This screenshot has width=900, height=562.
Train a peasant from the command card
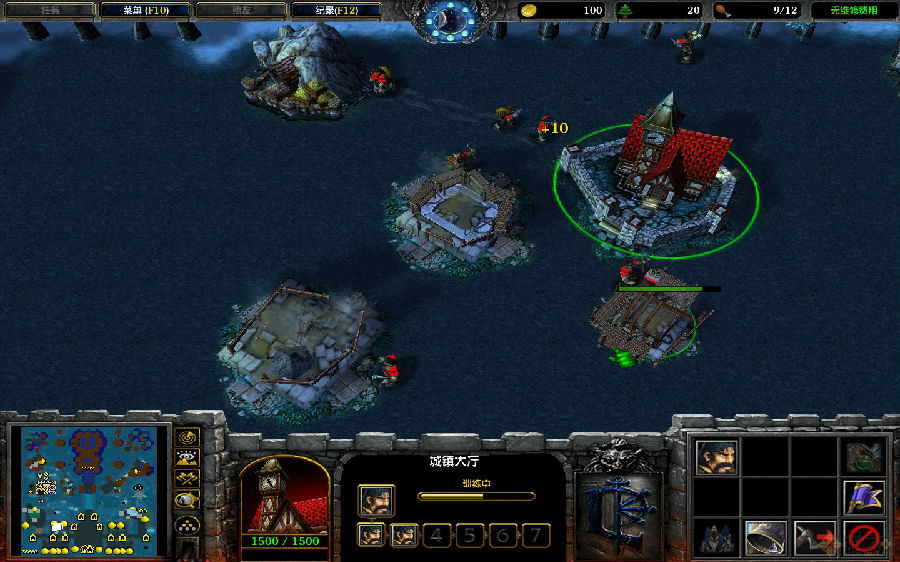click(716, 457)
